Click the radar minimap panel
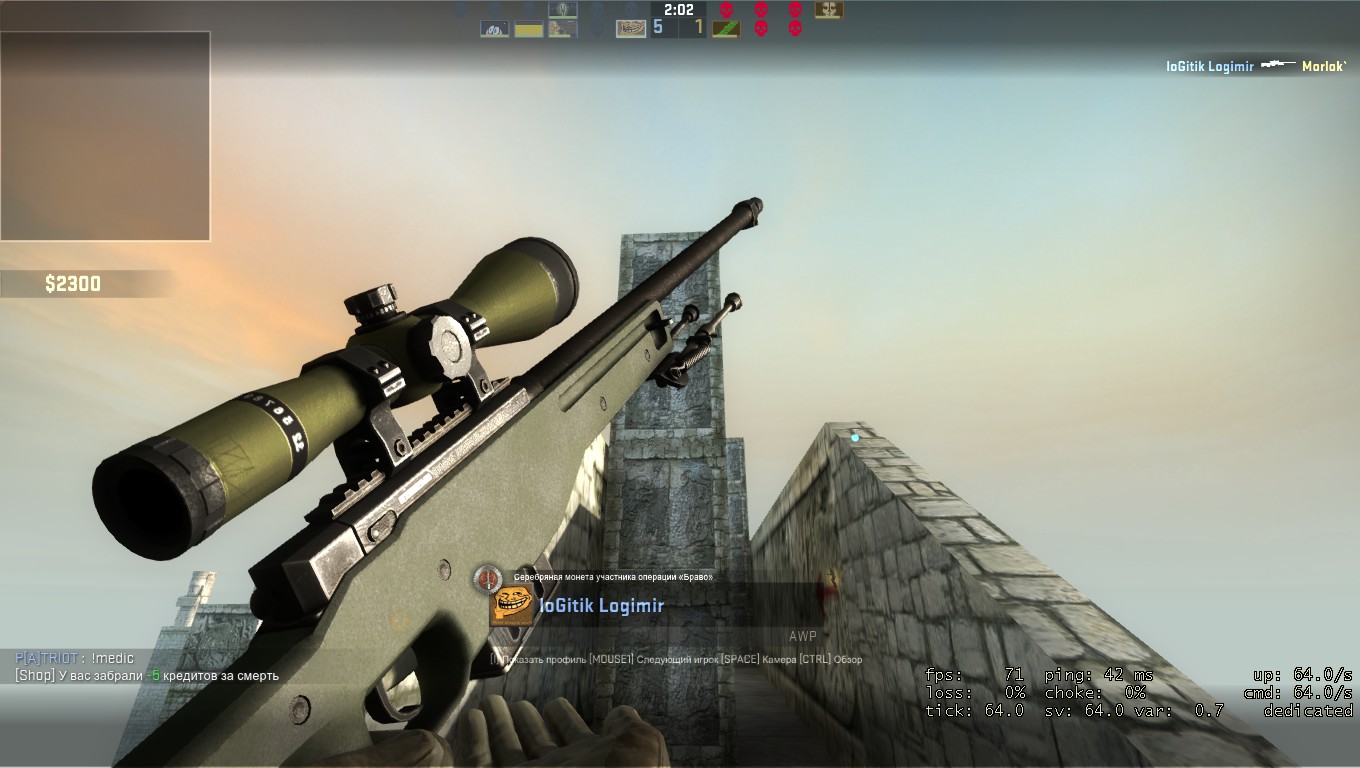Image resolution: width=1360 pixels, height=768 pixels. [105, 136]
